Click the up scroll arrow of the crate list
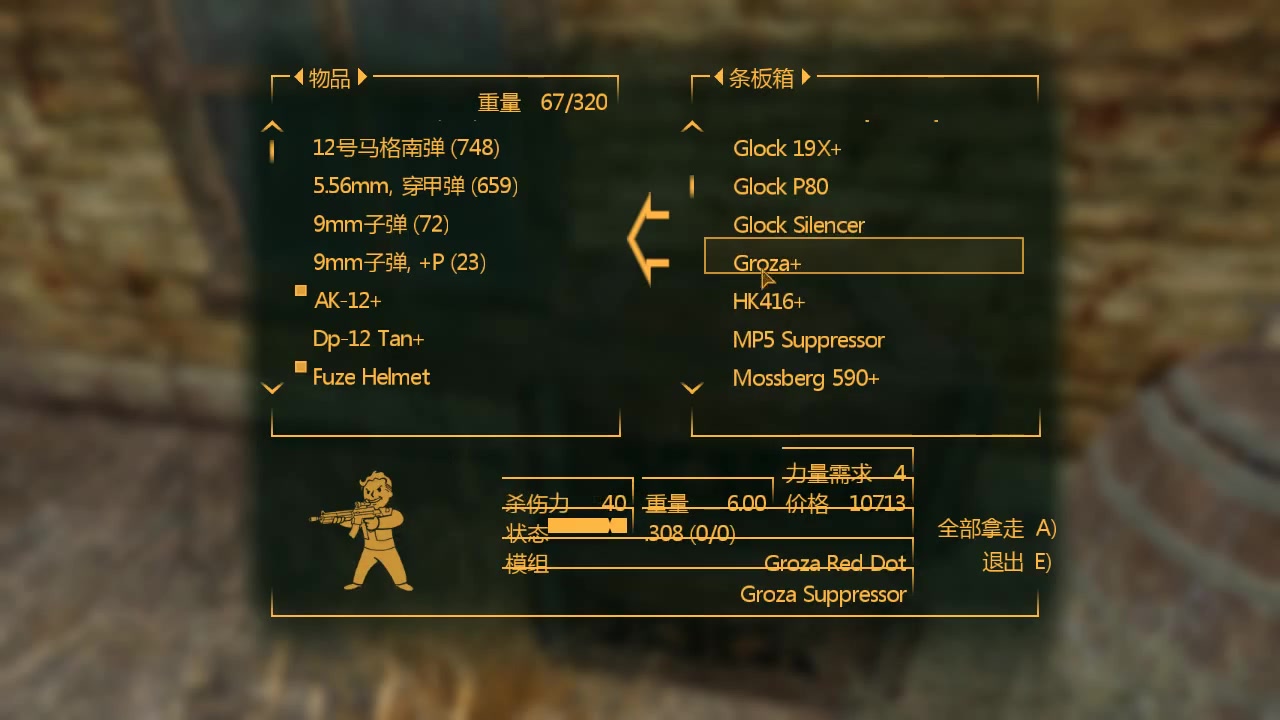This screenshot has height=720, width=1280. [x=692, y=124]
